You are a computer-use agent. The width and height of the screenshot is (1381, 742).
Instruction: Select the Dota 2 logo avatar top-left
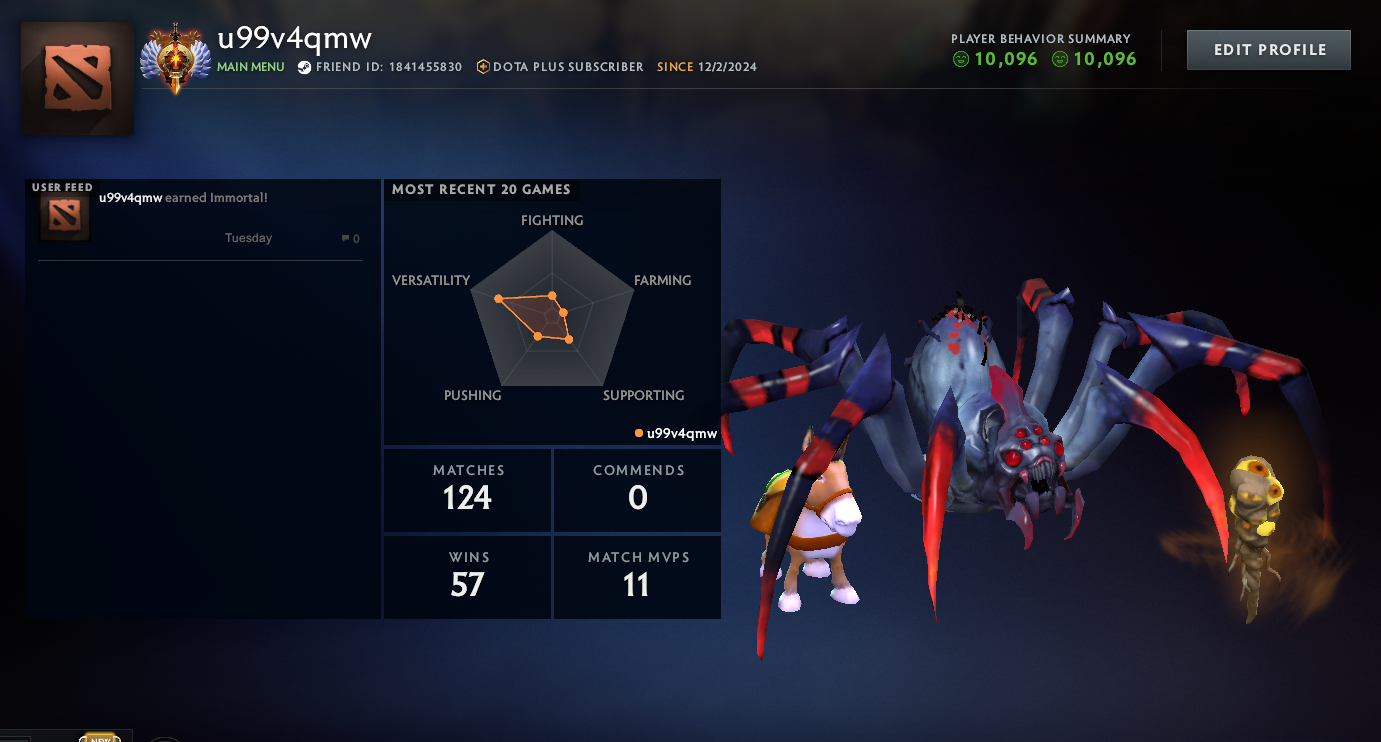tap(77, 77)
